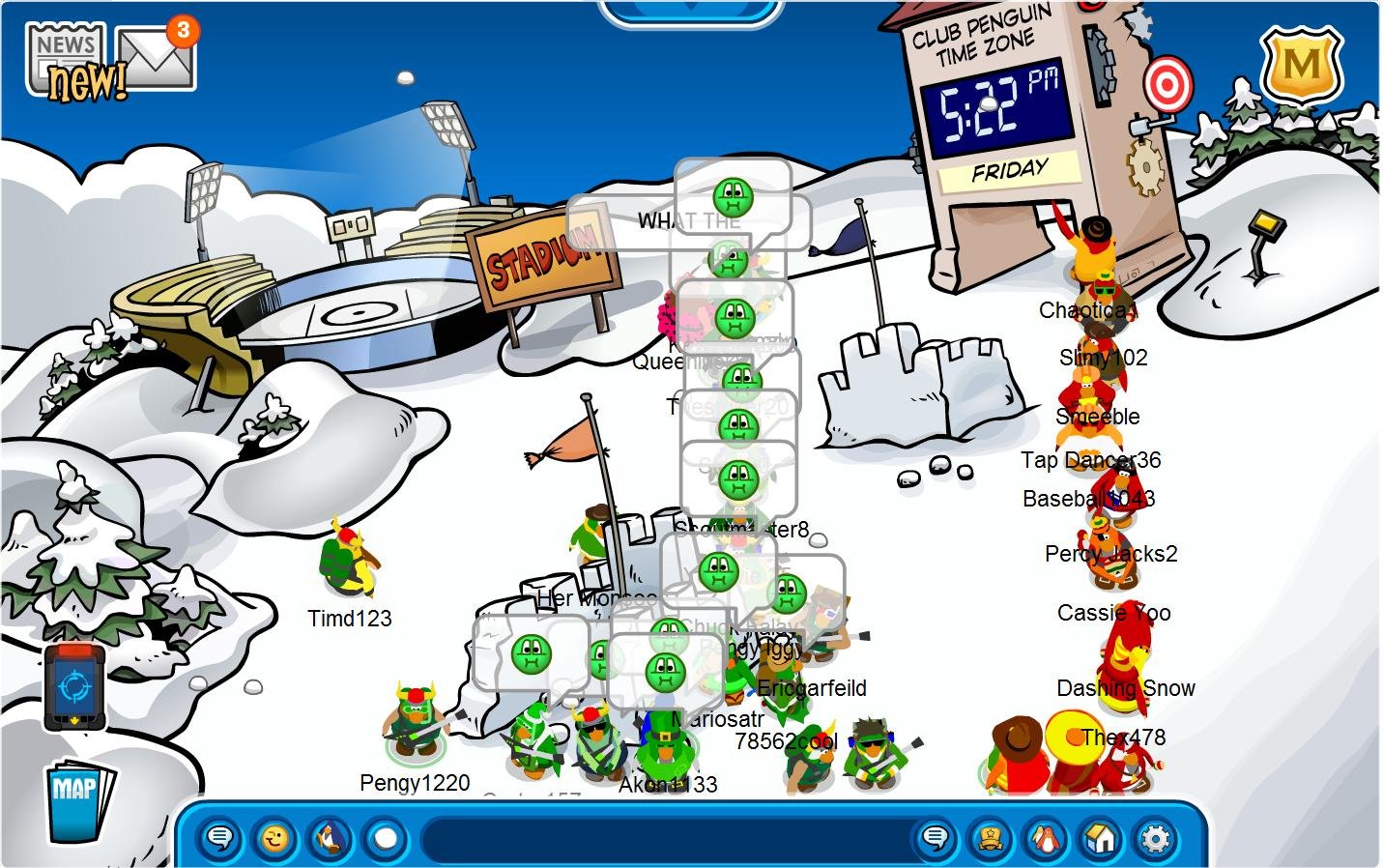This screenshot has height=868, width=1383.
Task: Open the penguin actions menu
Action: click(330, 837)
